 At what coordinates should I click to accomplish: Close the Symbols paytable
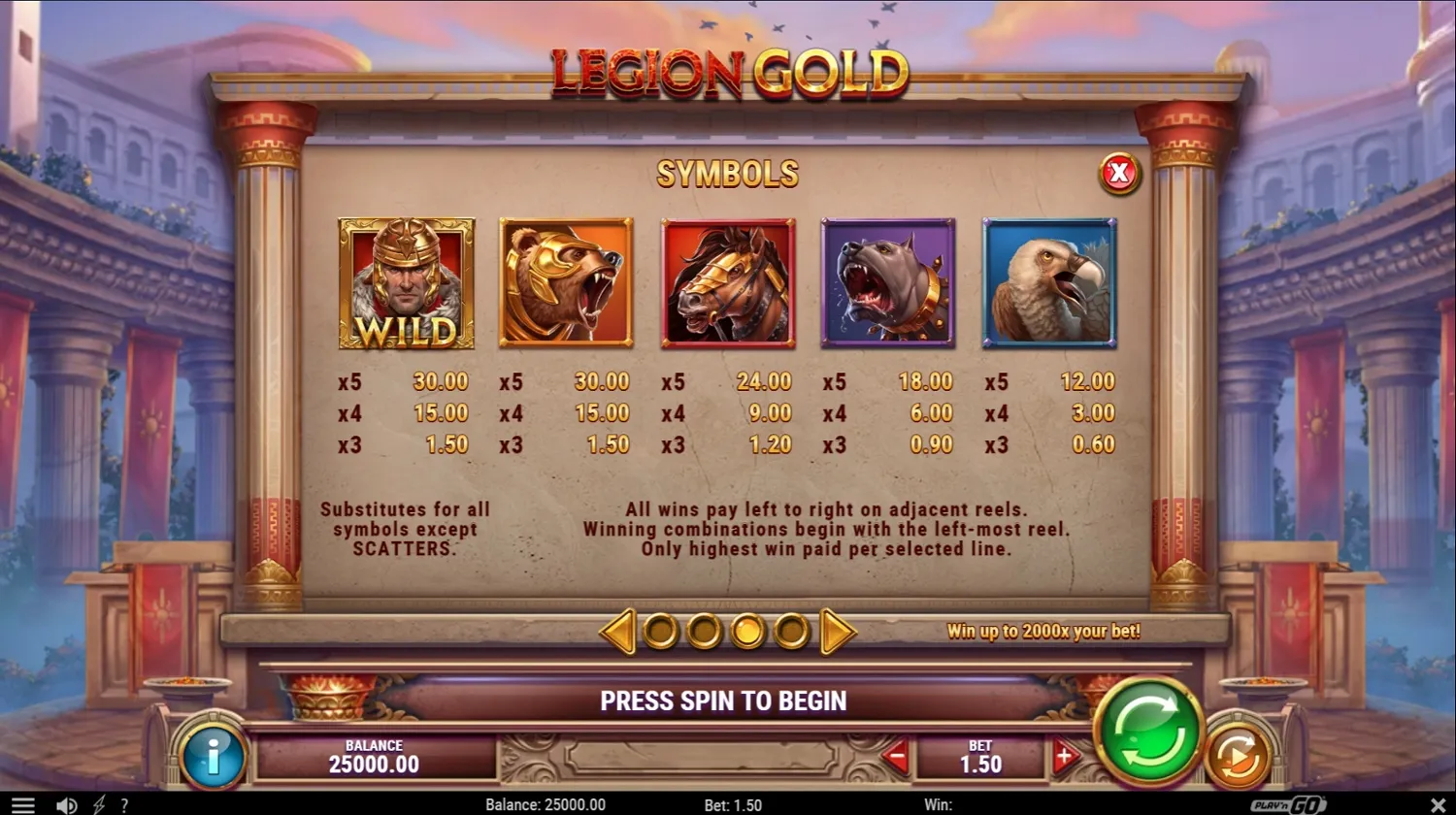[1119, 175]
